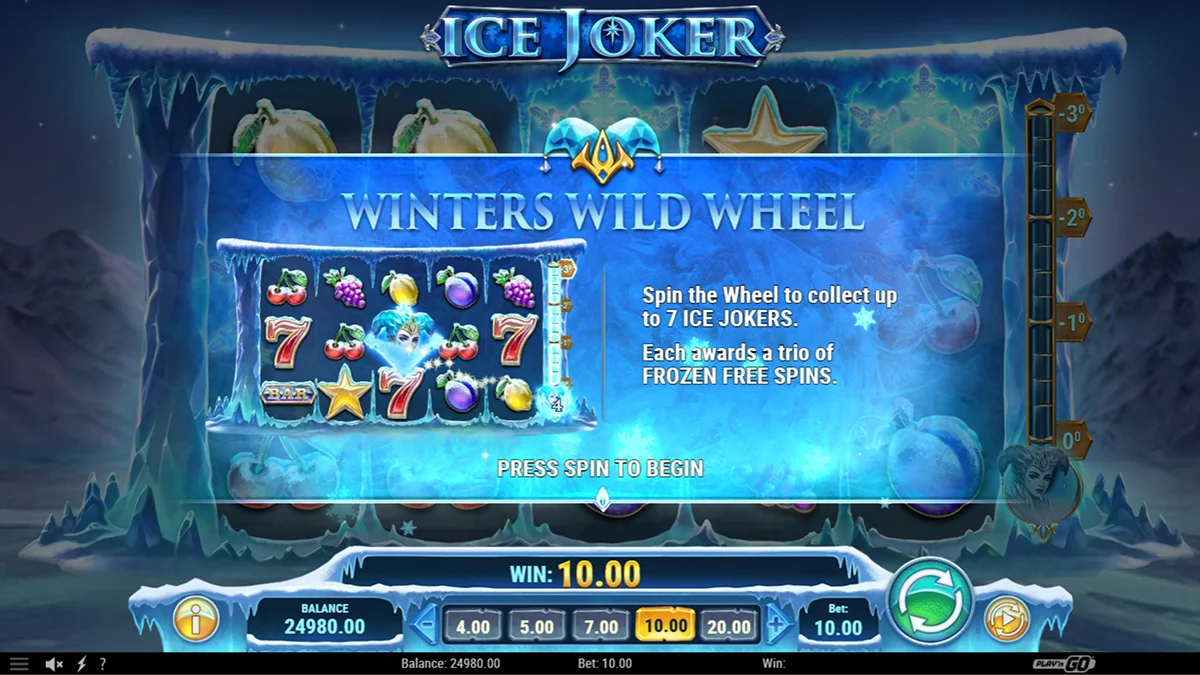The height and width of the screenshot is (675, 1200).
Task: Toggle the muted sound icon
Action: pos(55,664)
